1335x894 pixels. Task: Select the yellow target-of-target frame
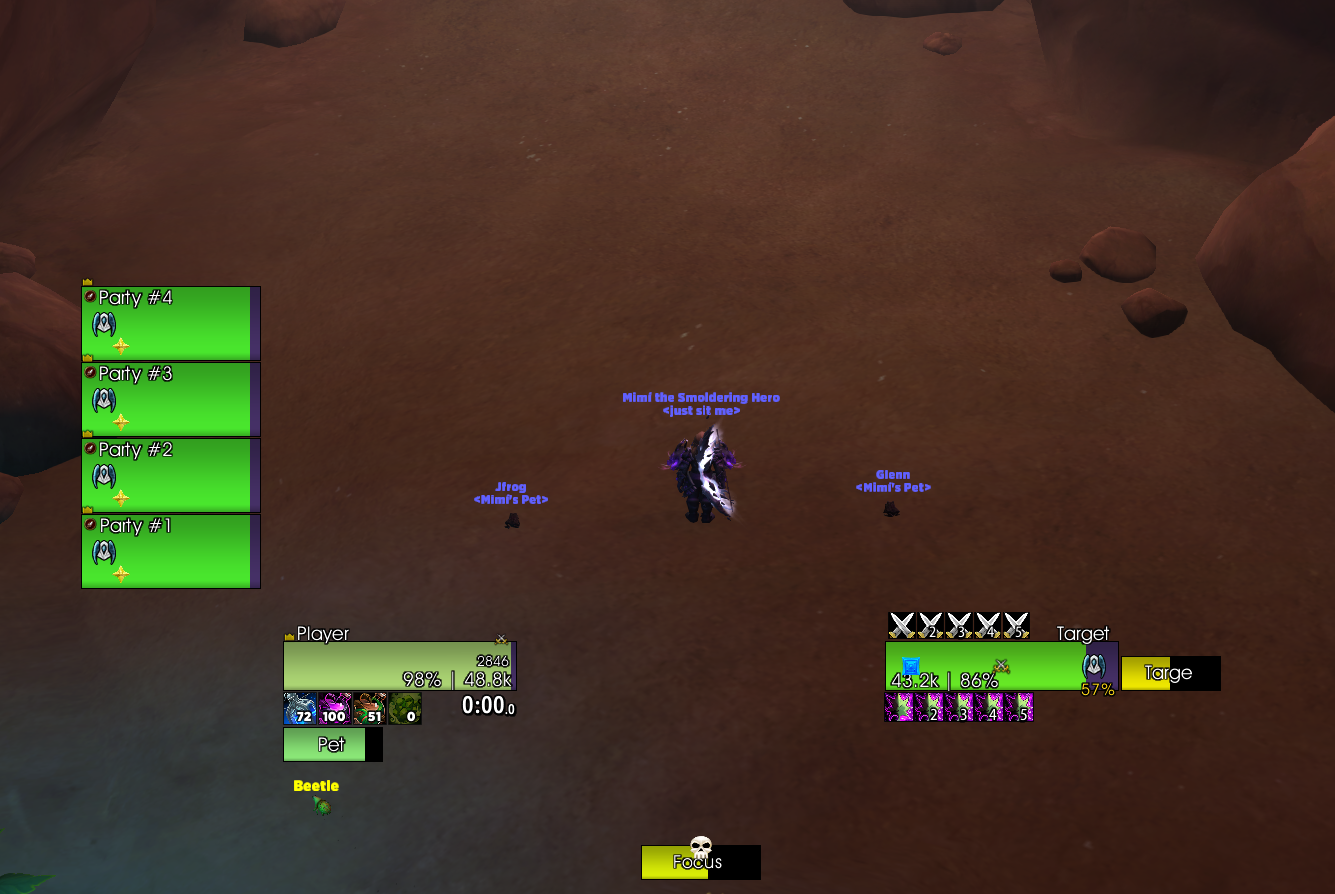click(x=1170, y=673)
